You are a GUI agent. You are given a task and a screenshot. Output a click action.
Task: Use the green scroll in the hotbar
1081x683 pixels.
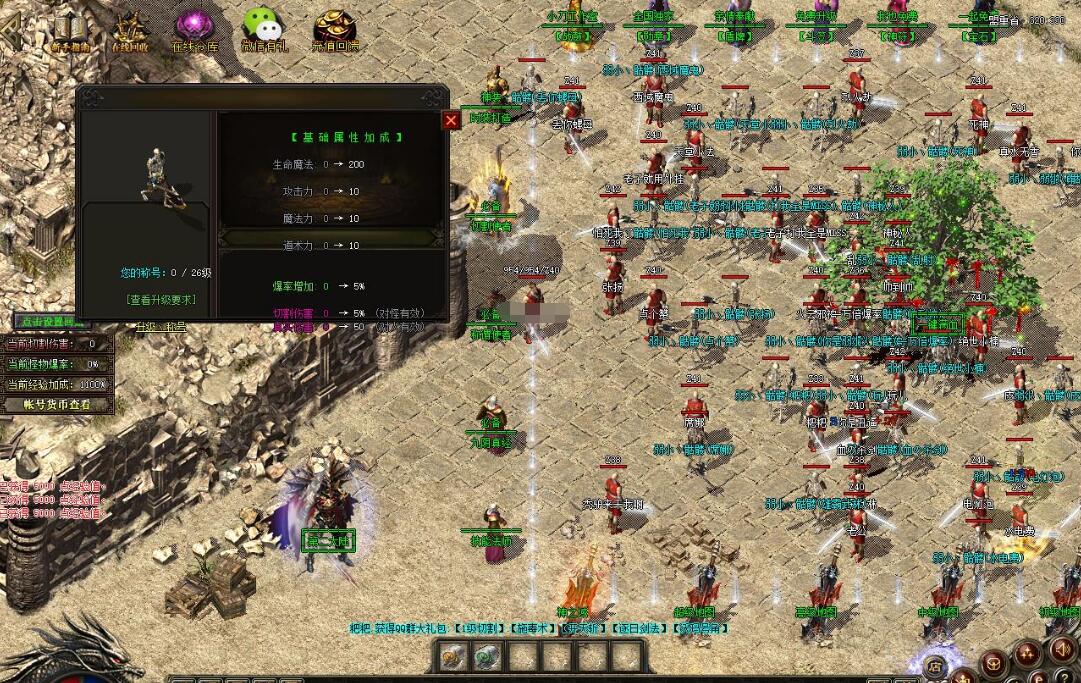tap(487, 657)
